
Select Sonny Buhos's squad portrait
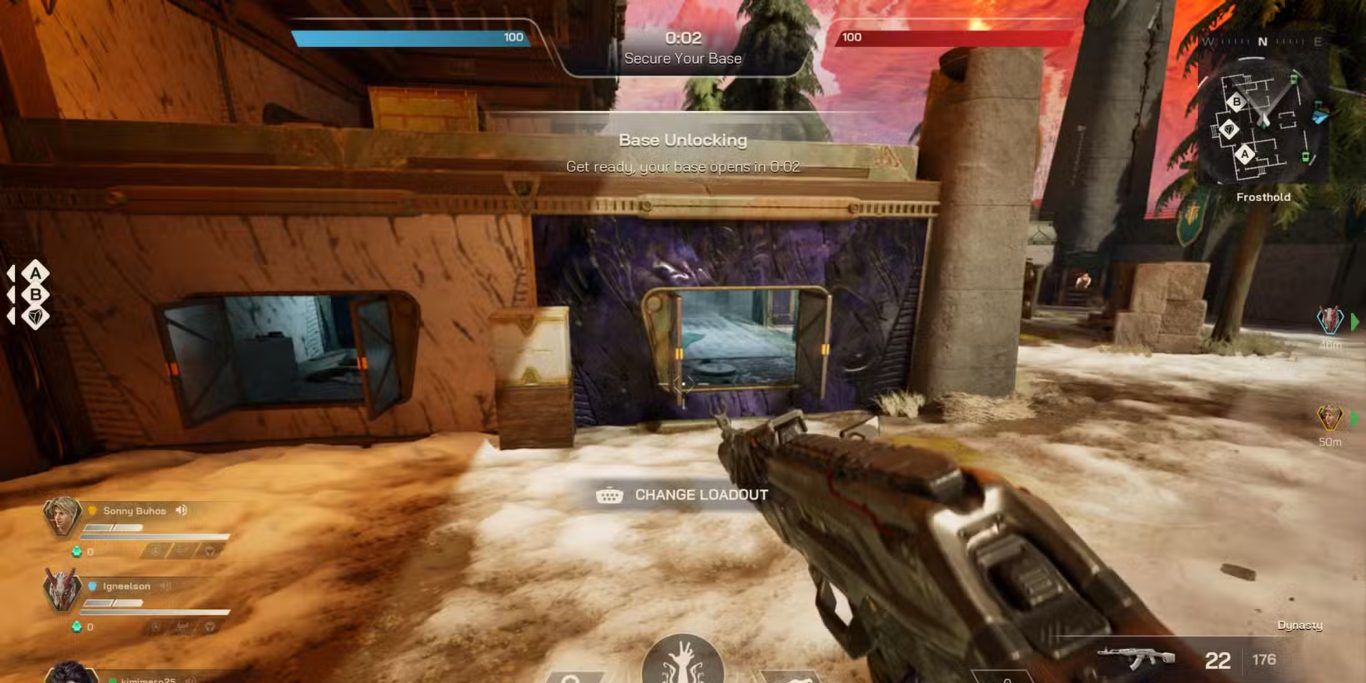(x=62, y=517)
